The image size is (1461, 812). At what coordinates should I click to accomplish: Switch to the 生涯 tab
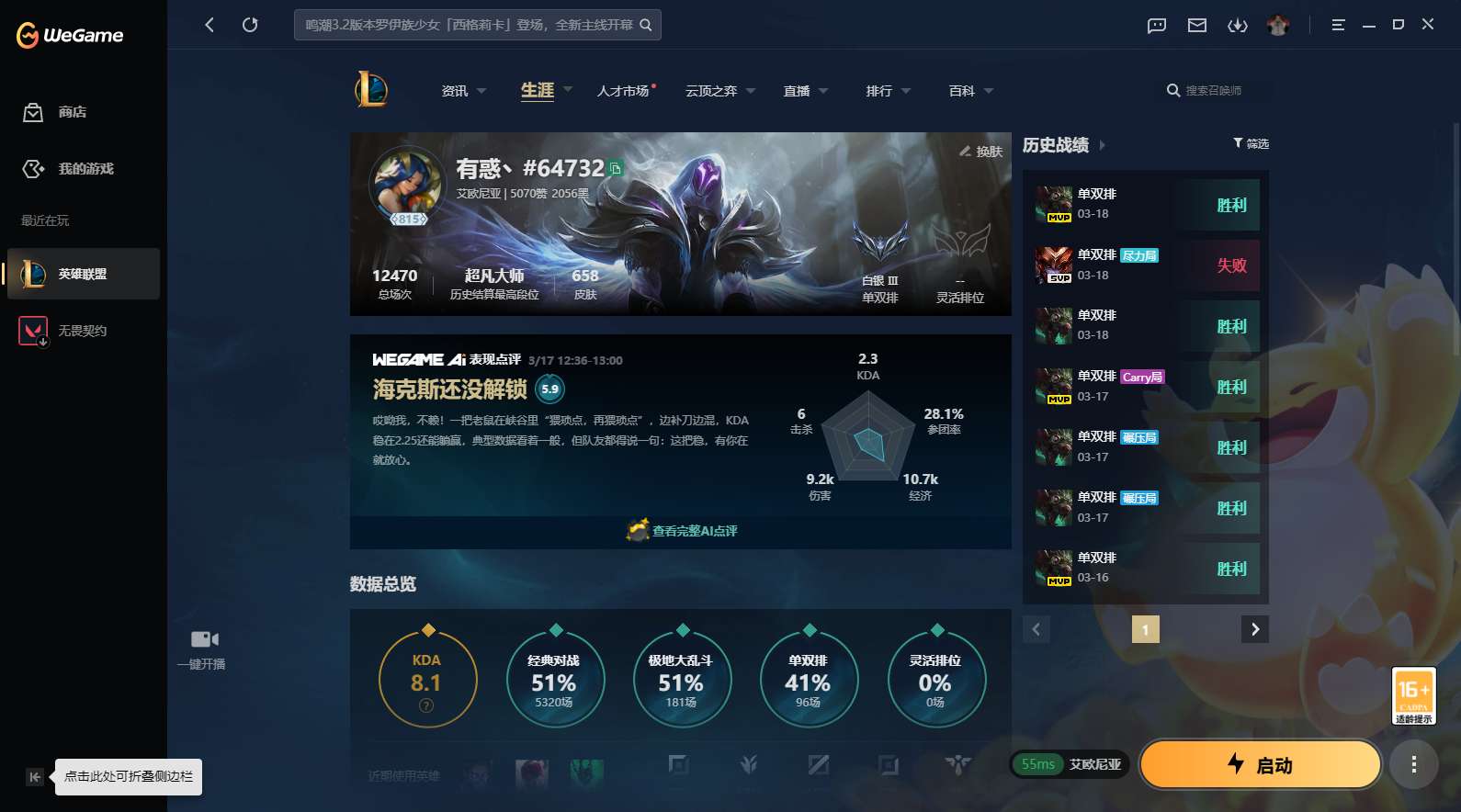(536, 90)
